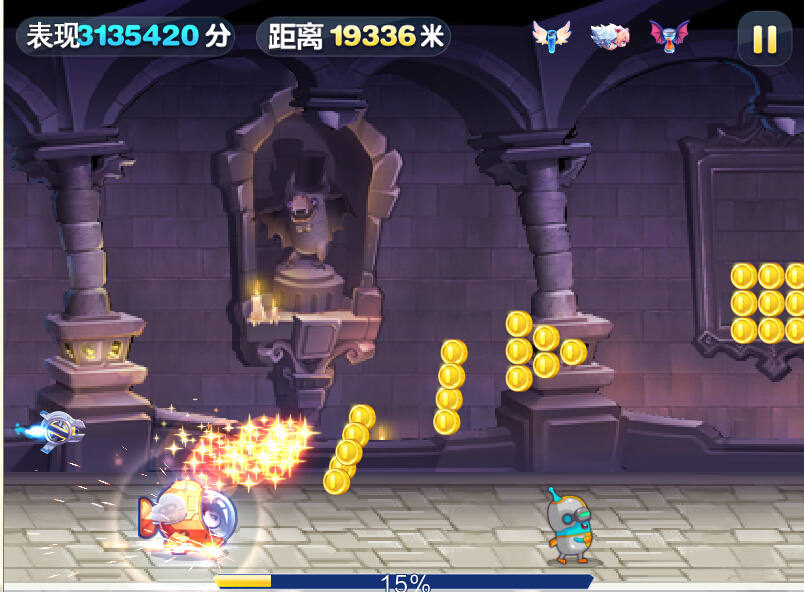Click the angel-winged blue potion icon
Screen dimensions: 804x592
pyautogui.click(x=550, y=36)
